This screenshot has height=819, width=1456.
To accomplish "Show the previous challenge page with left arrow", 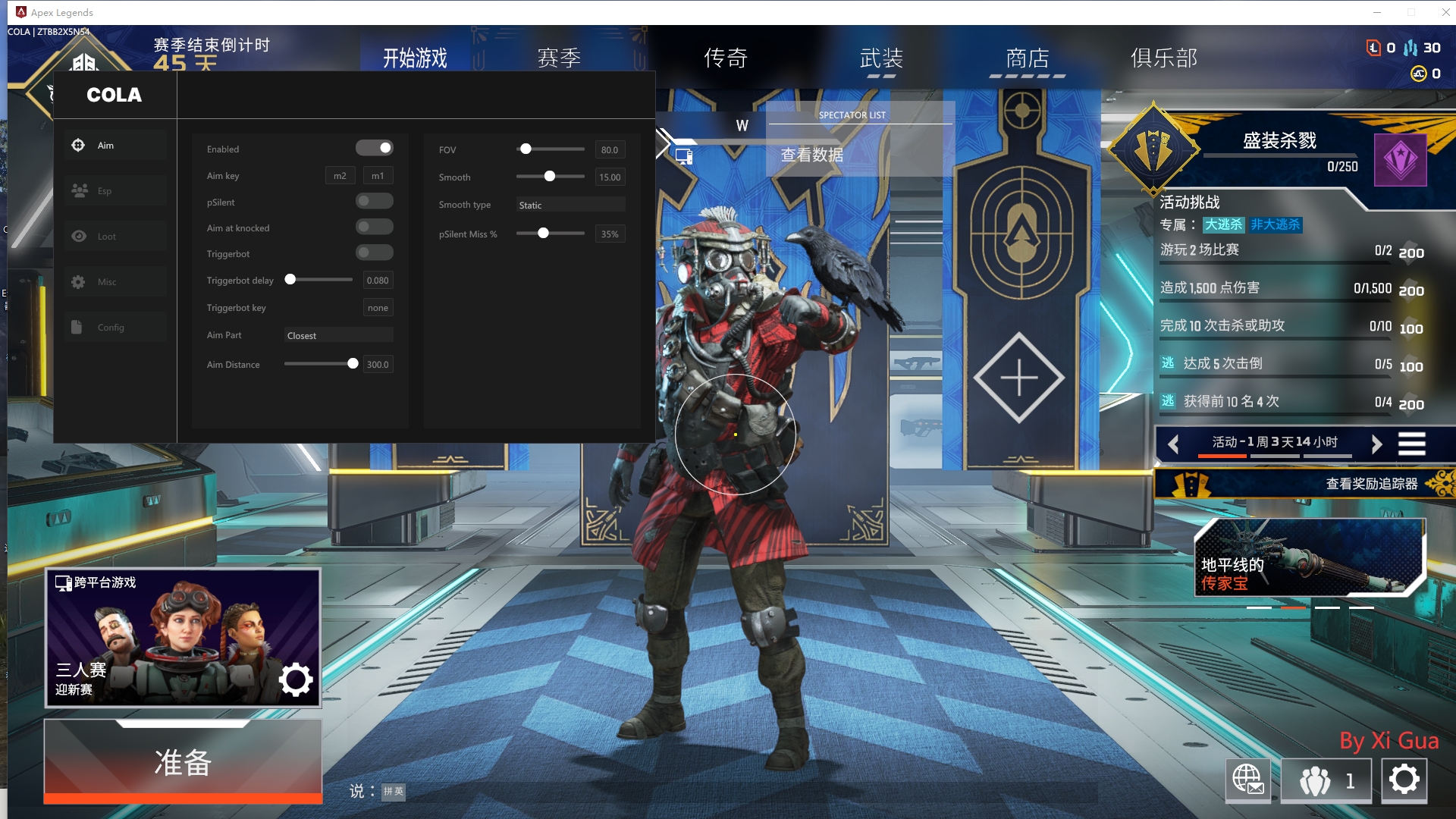I will 1173,444.
